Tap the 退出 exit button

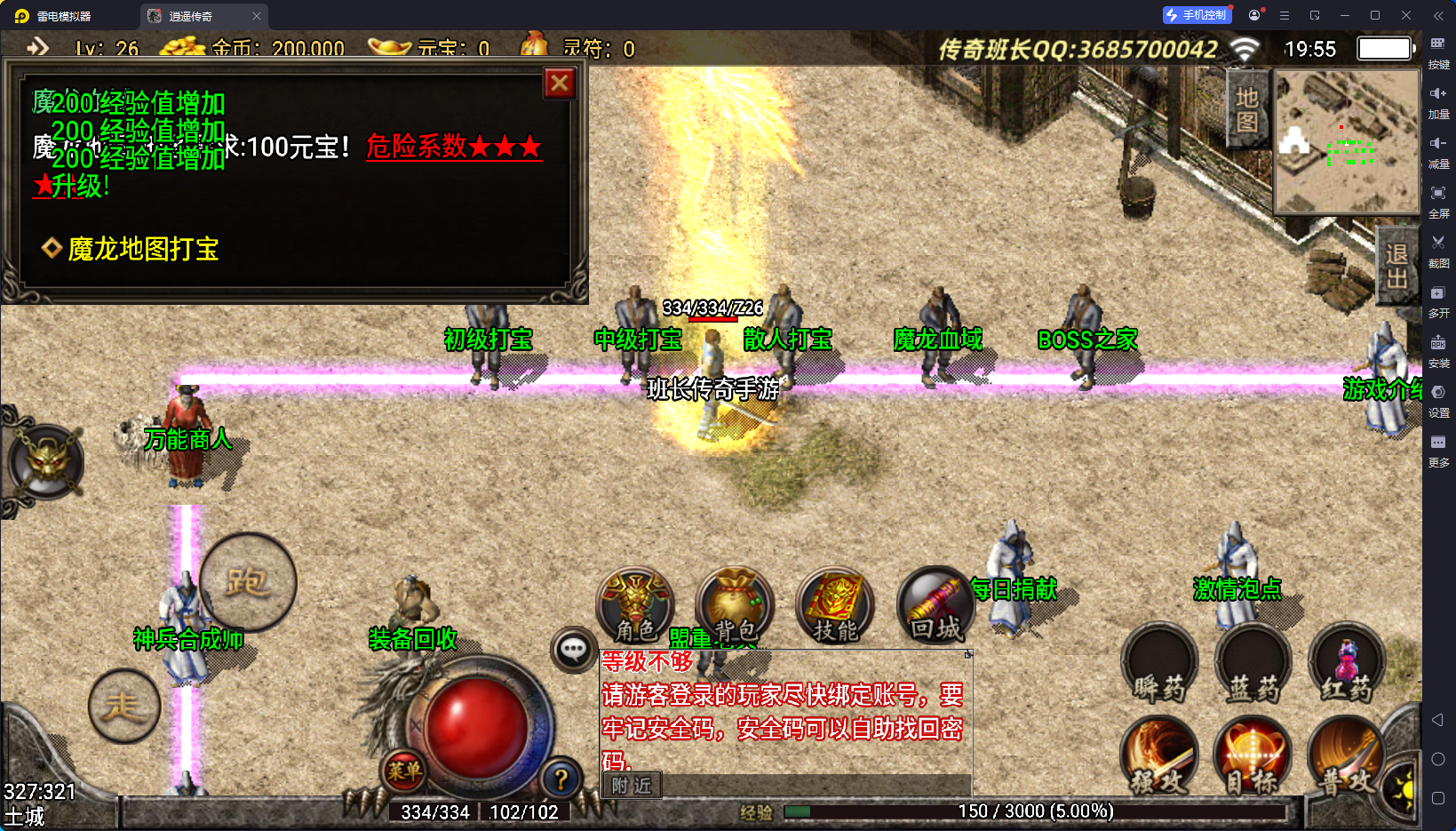click(x=1397, y=266)
